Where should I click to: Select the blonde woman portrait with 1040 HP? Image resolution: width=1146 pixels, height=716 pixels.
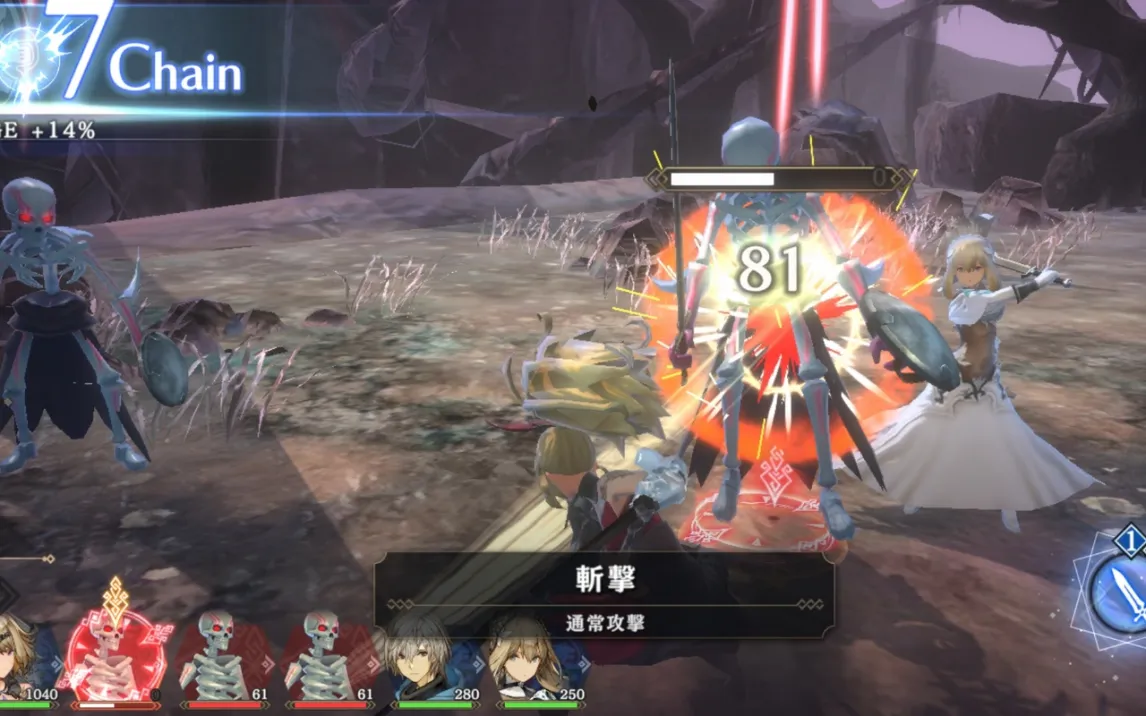click(x=22, y=658)
